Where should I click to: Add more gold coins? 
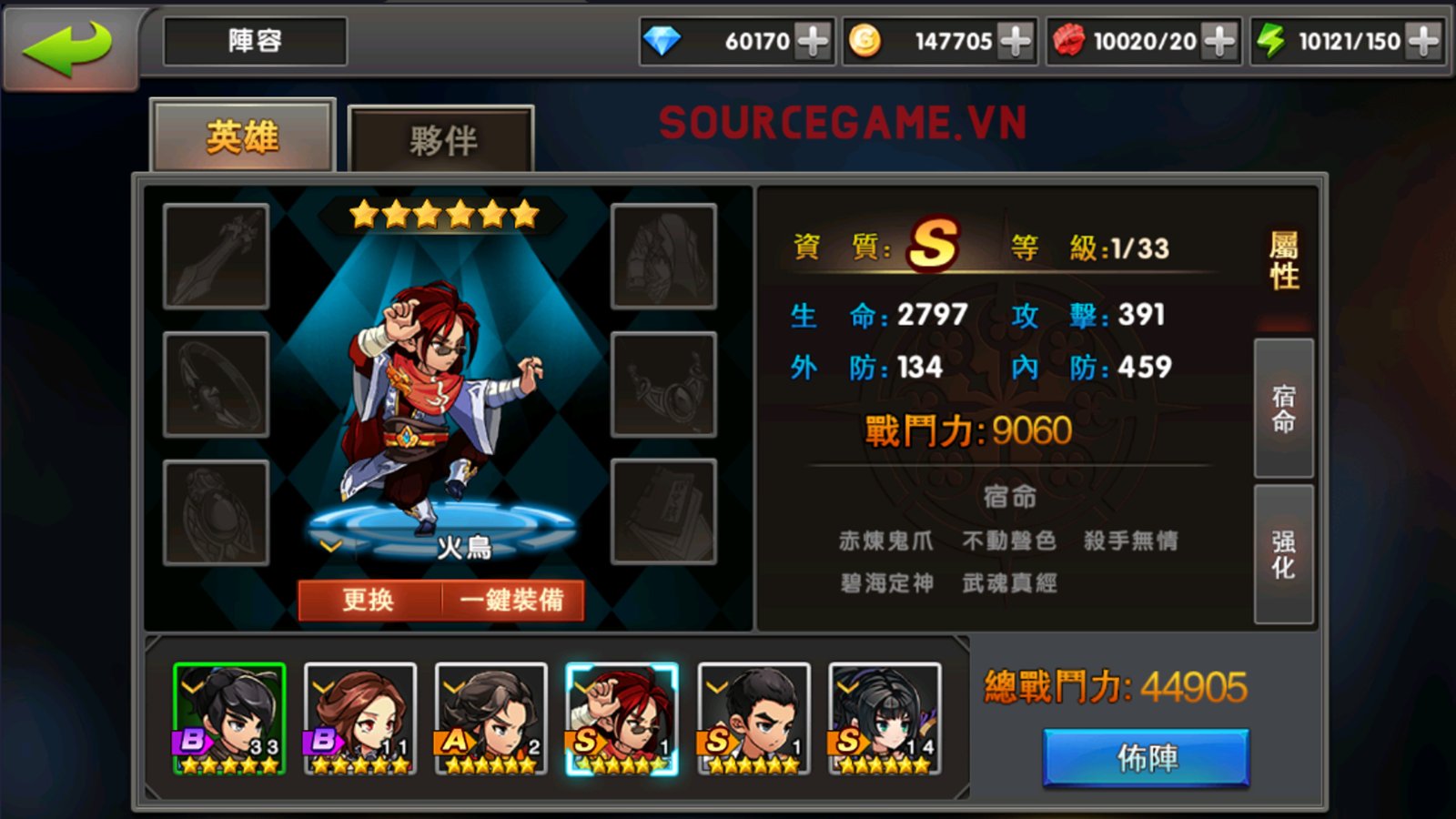point(1015,41)
